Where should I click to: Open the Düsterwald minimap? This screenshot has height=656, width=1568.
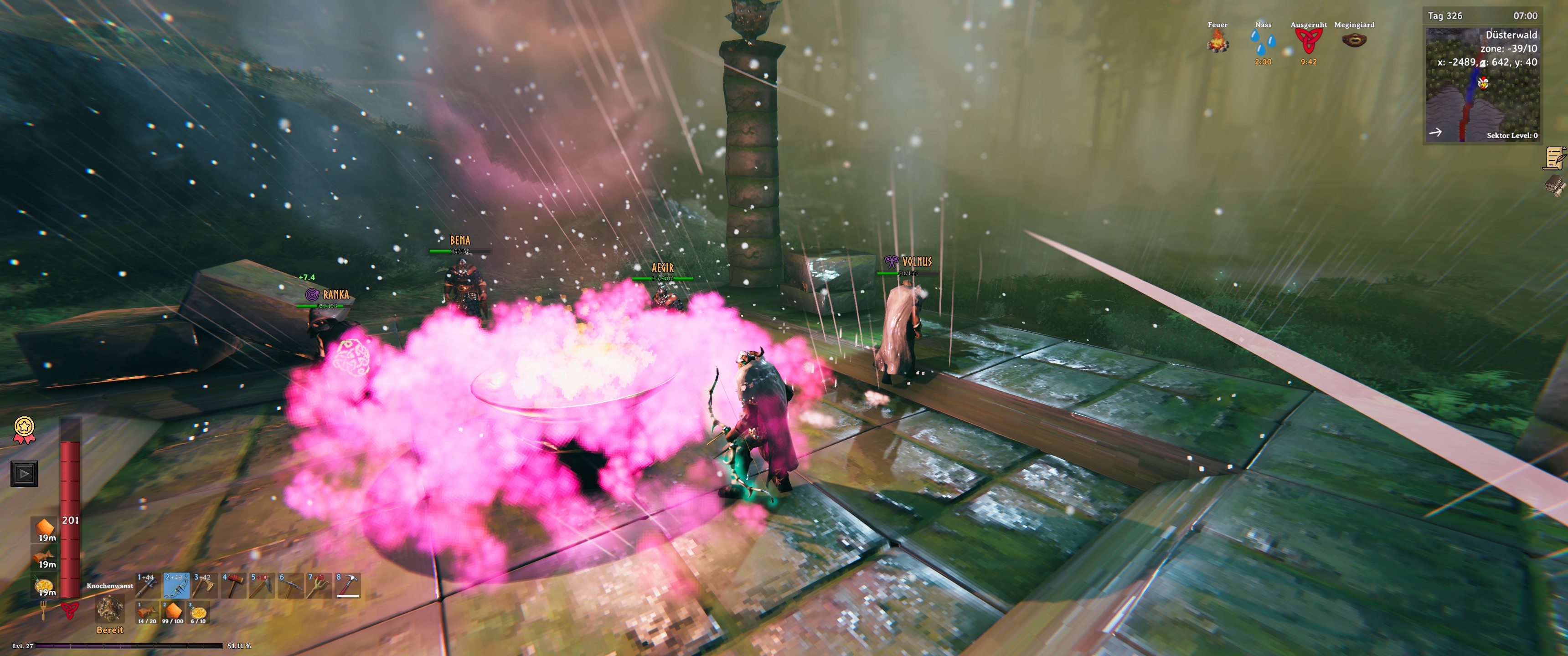pos(1482,85)
